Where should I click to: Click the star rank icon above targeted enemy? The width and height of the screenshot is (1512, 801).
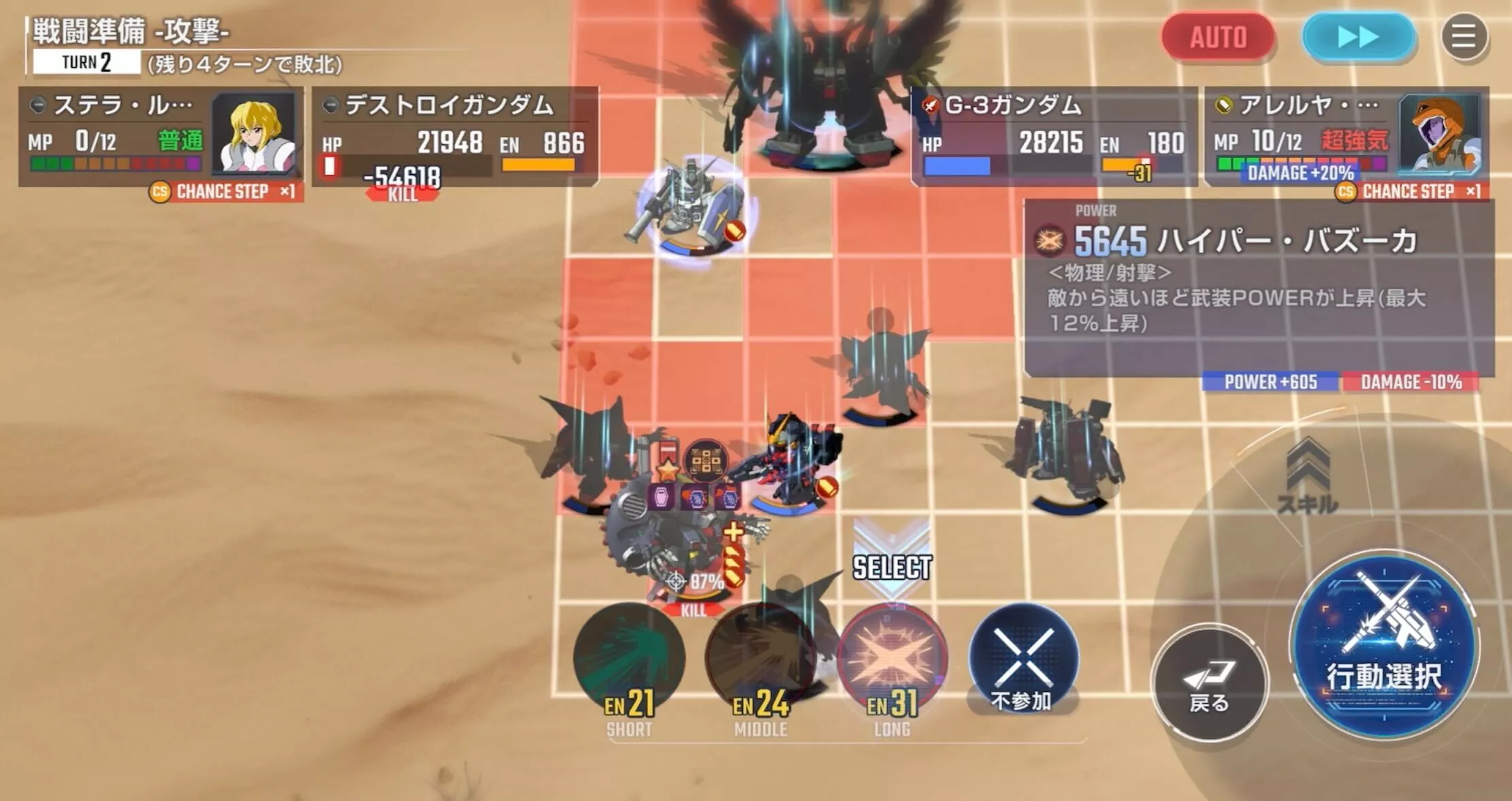pyautogui.click(x=667, y=470)
